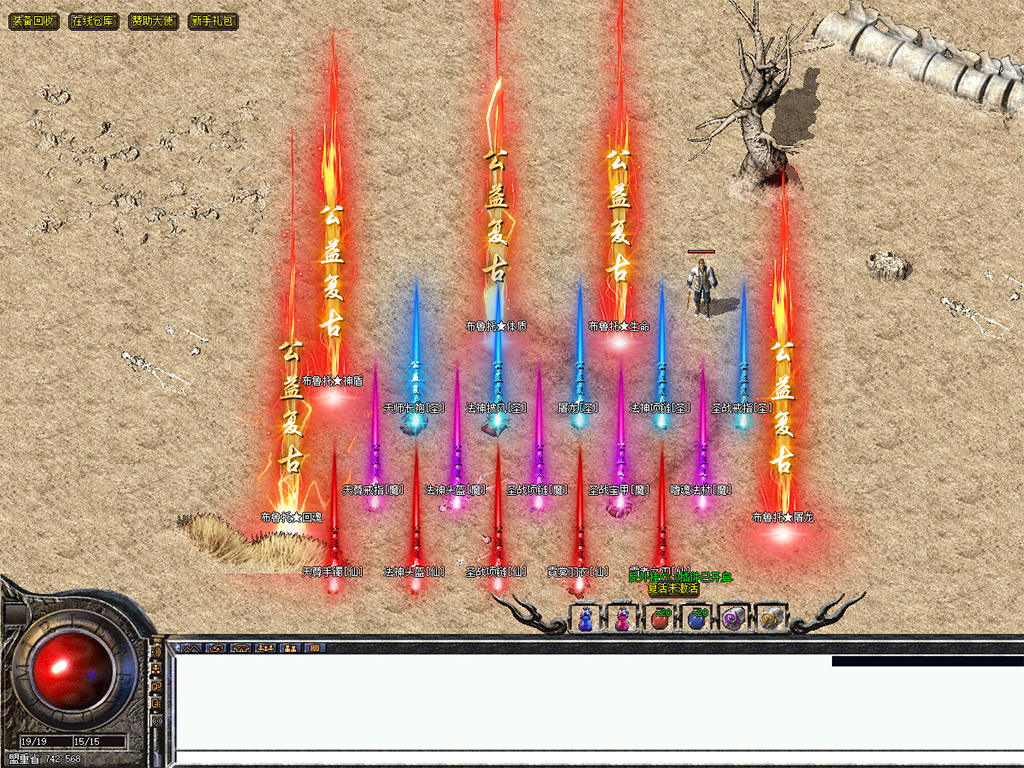
Task: Use the pink gourd potion in the hotbar
Action: pyautogui.click(x=622, y=620)
